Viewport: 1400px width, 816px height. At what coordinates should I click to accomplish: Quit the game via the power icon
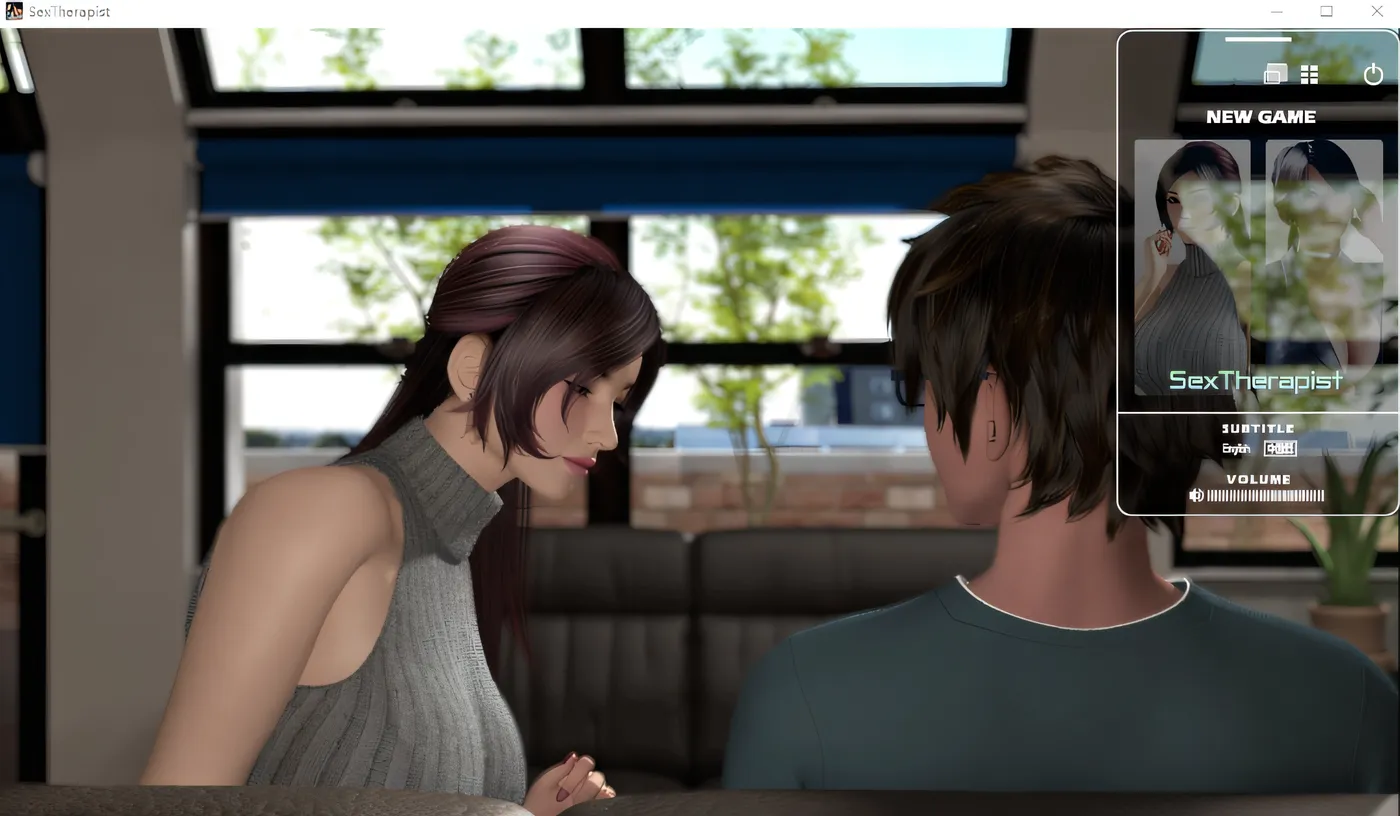click(1373, 74)
